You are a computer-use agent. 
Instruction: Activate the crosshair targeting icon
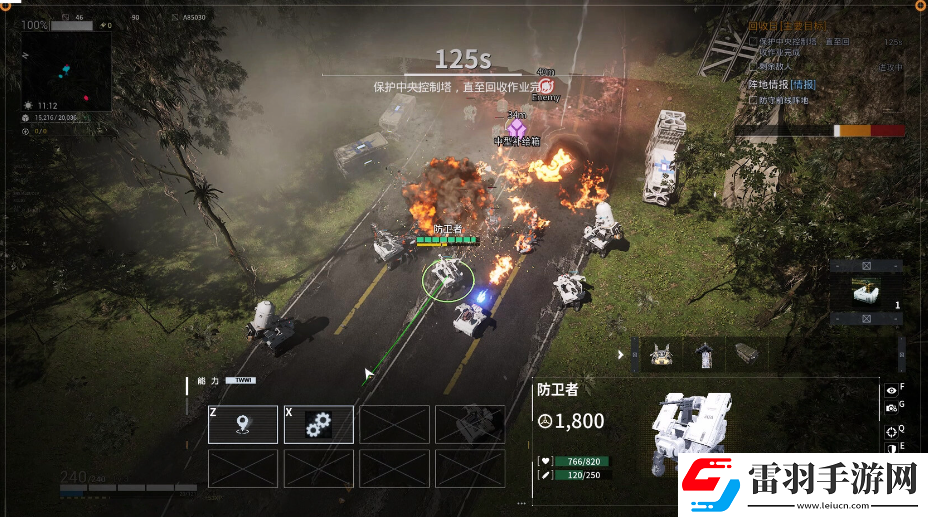tap(891, 431)
